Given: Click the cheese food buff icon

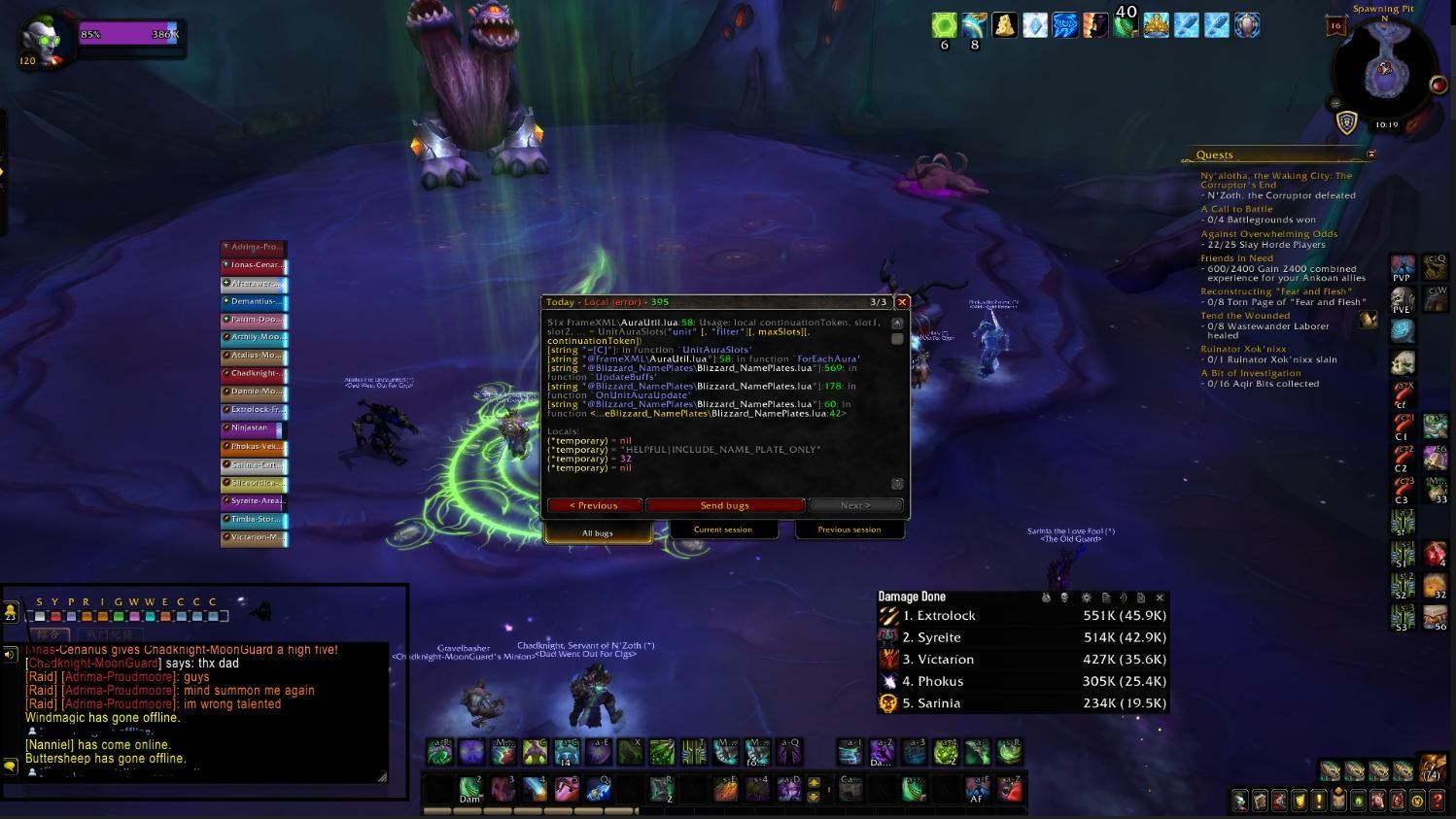Looking at the screenshot, I should (x=1004, y=24).
